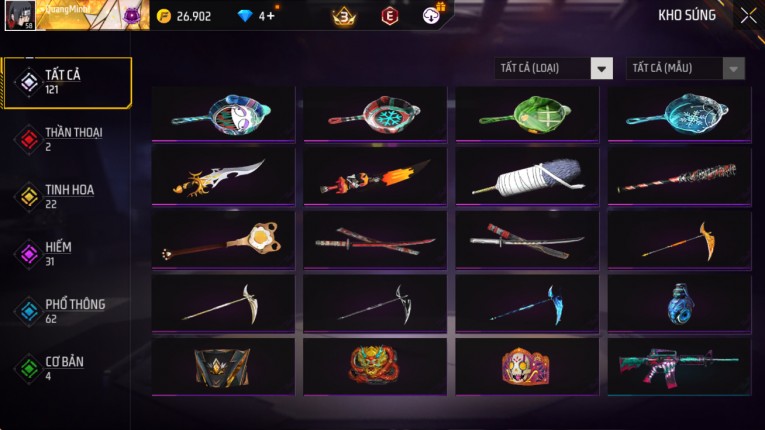Select the blue grenade skin

pyautogui.click(x=678, y=302)
